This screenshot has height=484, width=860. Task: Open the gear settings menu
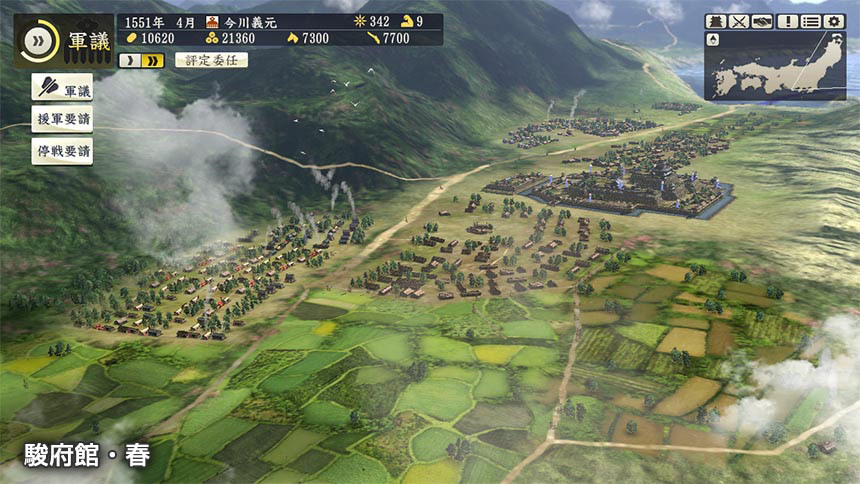[834, 21]
